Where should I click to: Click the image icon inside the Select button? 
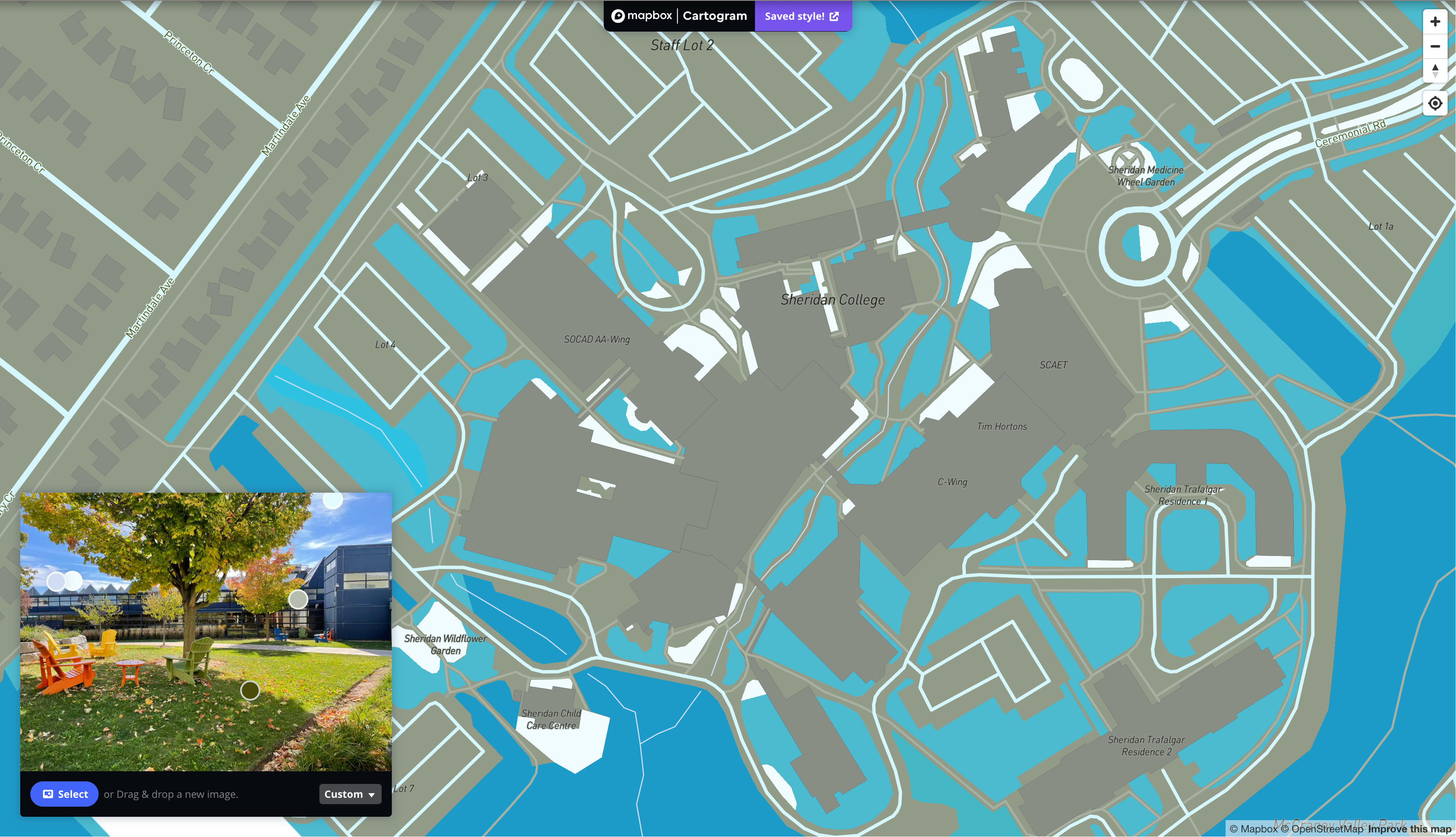tap(48, 794)
